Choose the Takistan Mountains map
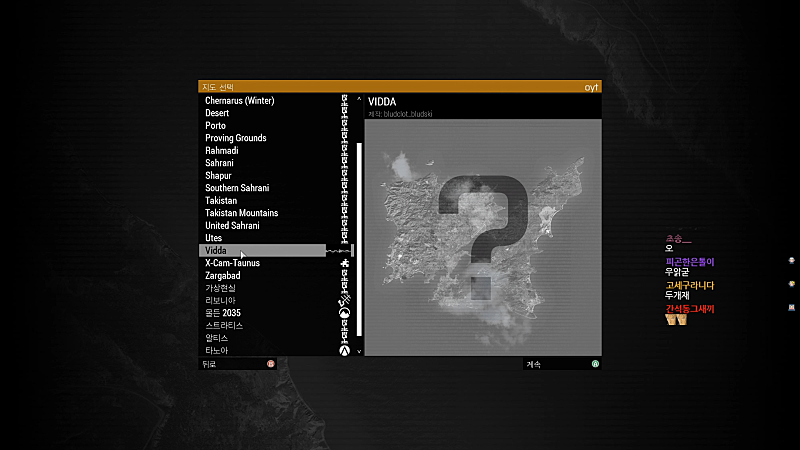Image resolution: width=800 pixels, height=450 pixels. point(241,213)
